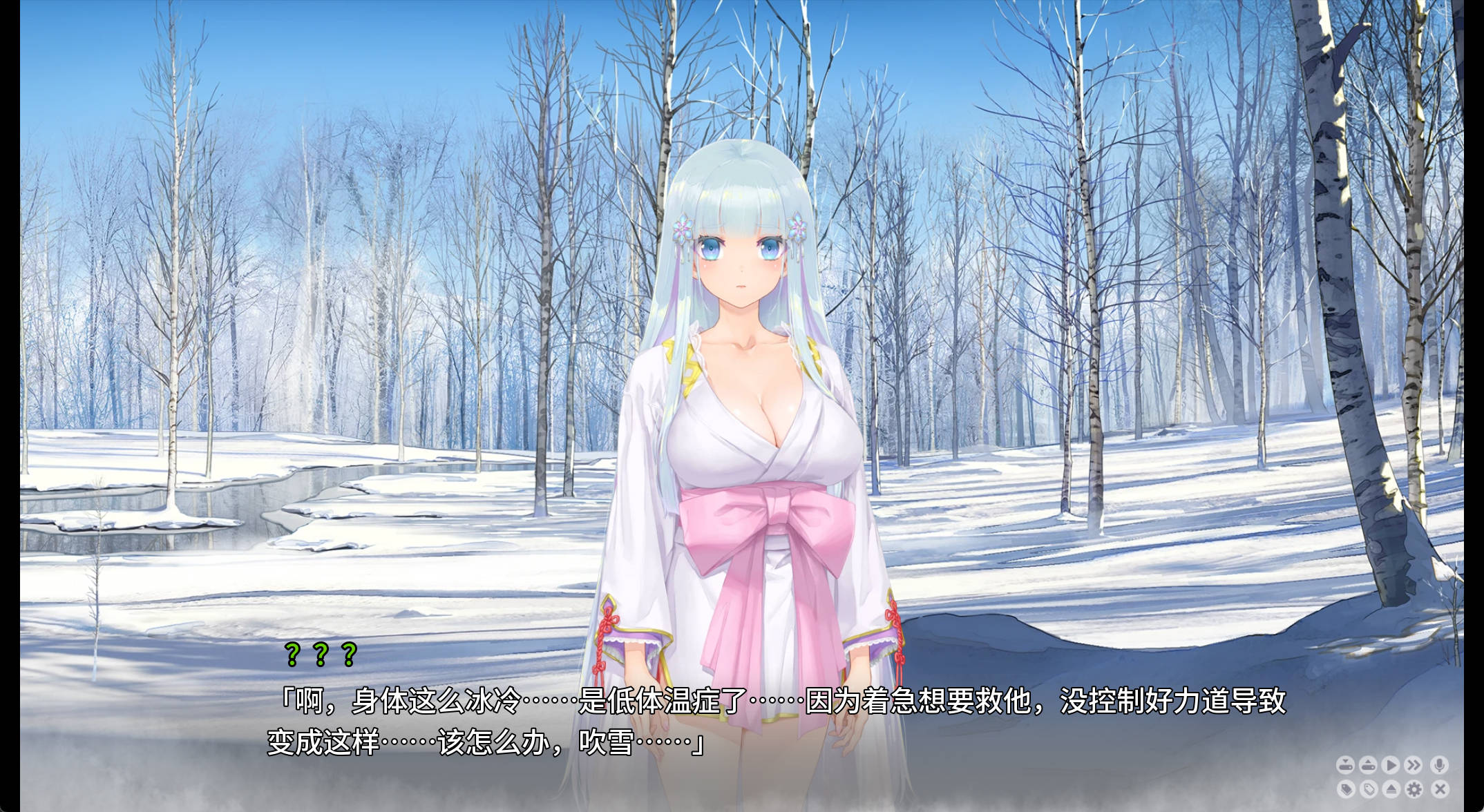This screenshot has width=1484, height=812.
Task: Click the light outlined tag icon
Action: [x=1368, y=789]
